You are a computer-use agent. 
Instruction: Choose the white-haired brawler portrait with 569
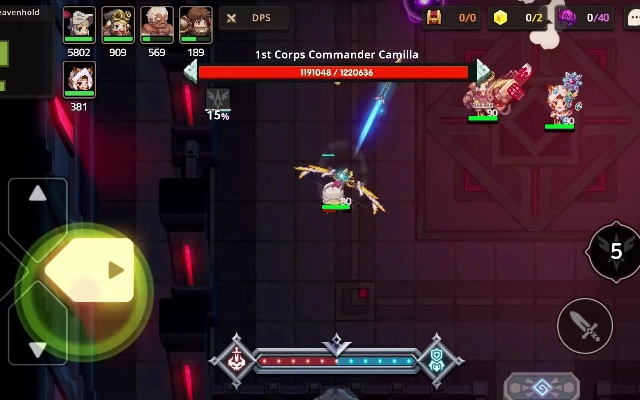click(x=156, y=26)
